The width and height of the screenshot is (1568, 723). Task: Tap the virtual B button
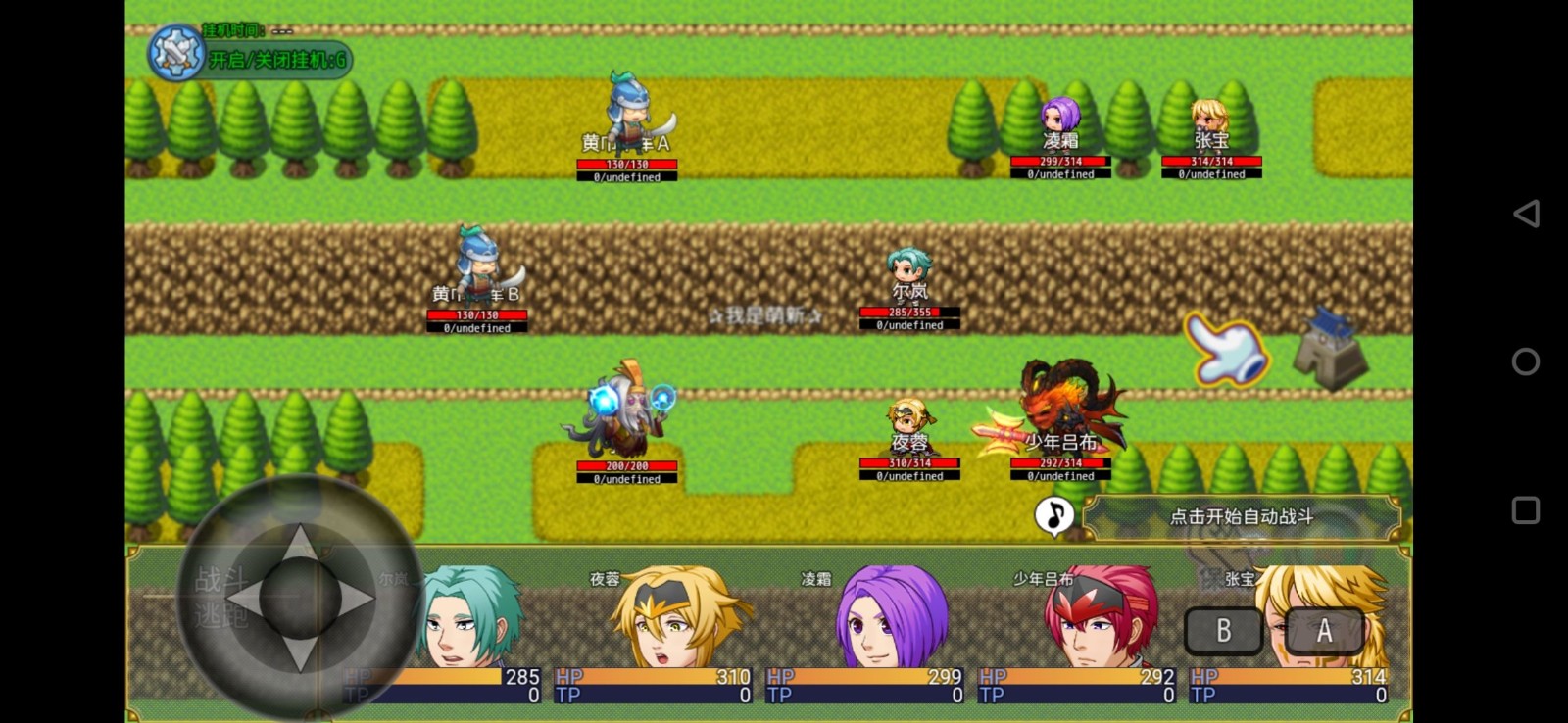[1223, 631]
